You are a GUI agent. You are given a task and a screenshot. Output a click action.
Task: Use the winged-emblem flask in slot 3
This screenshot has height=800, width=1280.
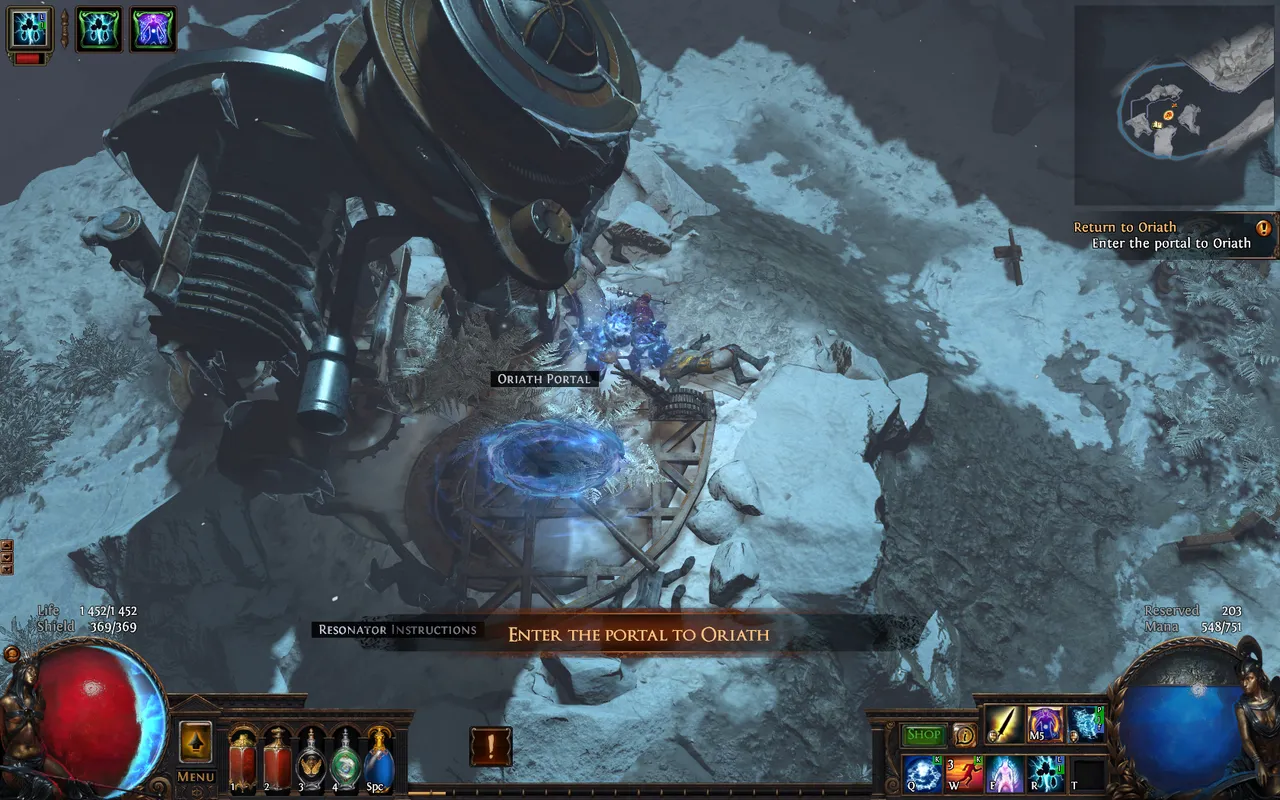click(311, 756)
